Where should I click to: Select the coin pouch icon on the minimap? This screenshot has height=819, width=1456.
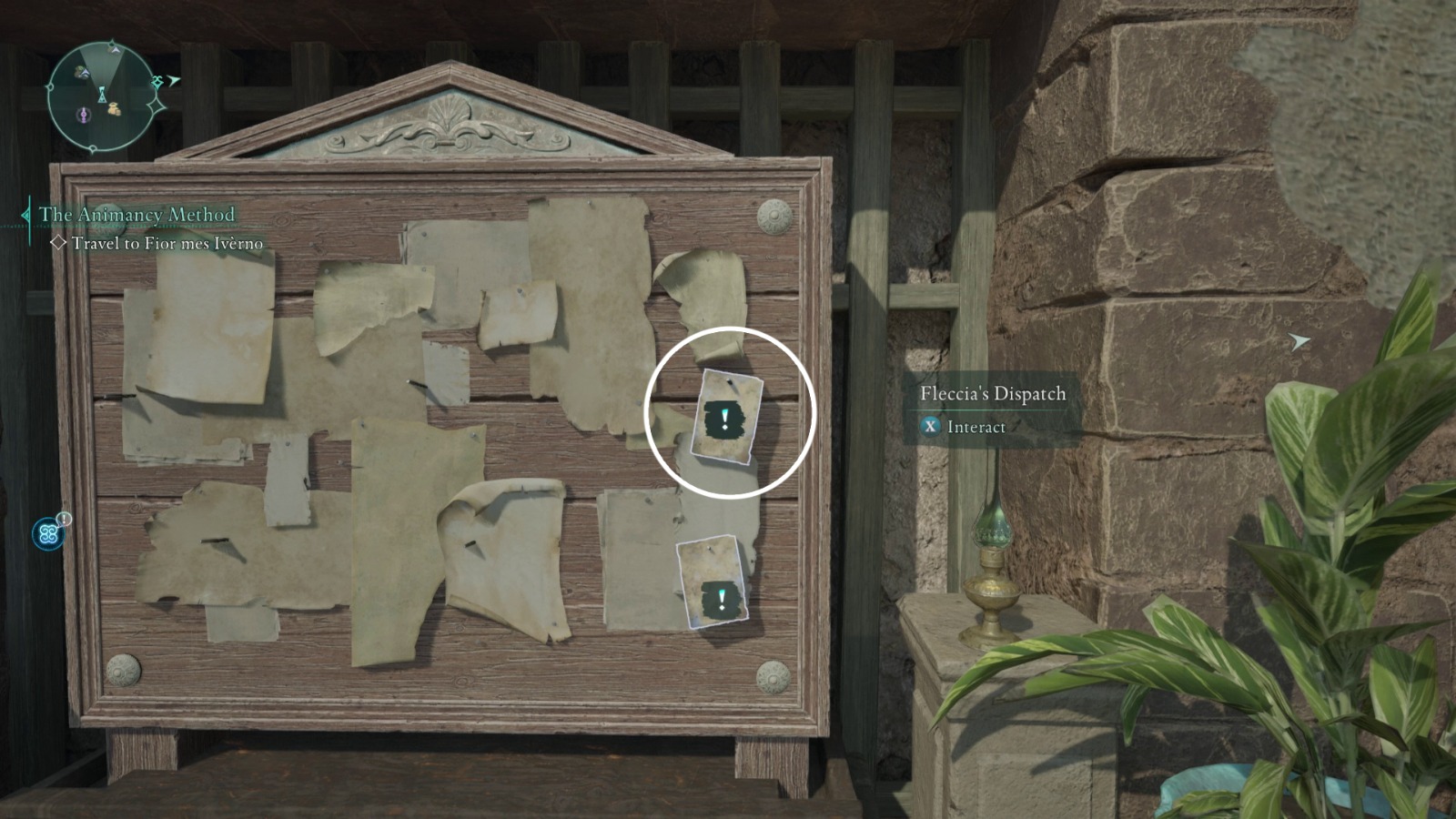pos(113,108)
